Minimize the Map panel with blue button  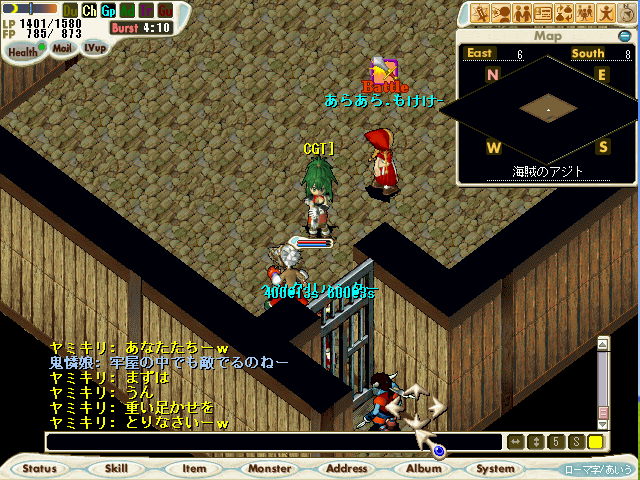(x=624, y=36)
